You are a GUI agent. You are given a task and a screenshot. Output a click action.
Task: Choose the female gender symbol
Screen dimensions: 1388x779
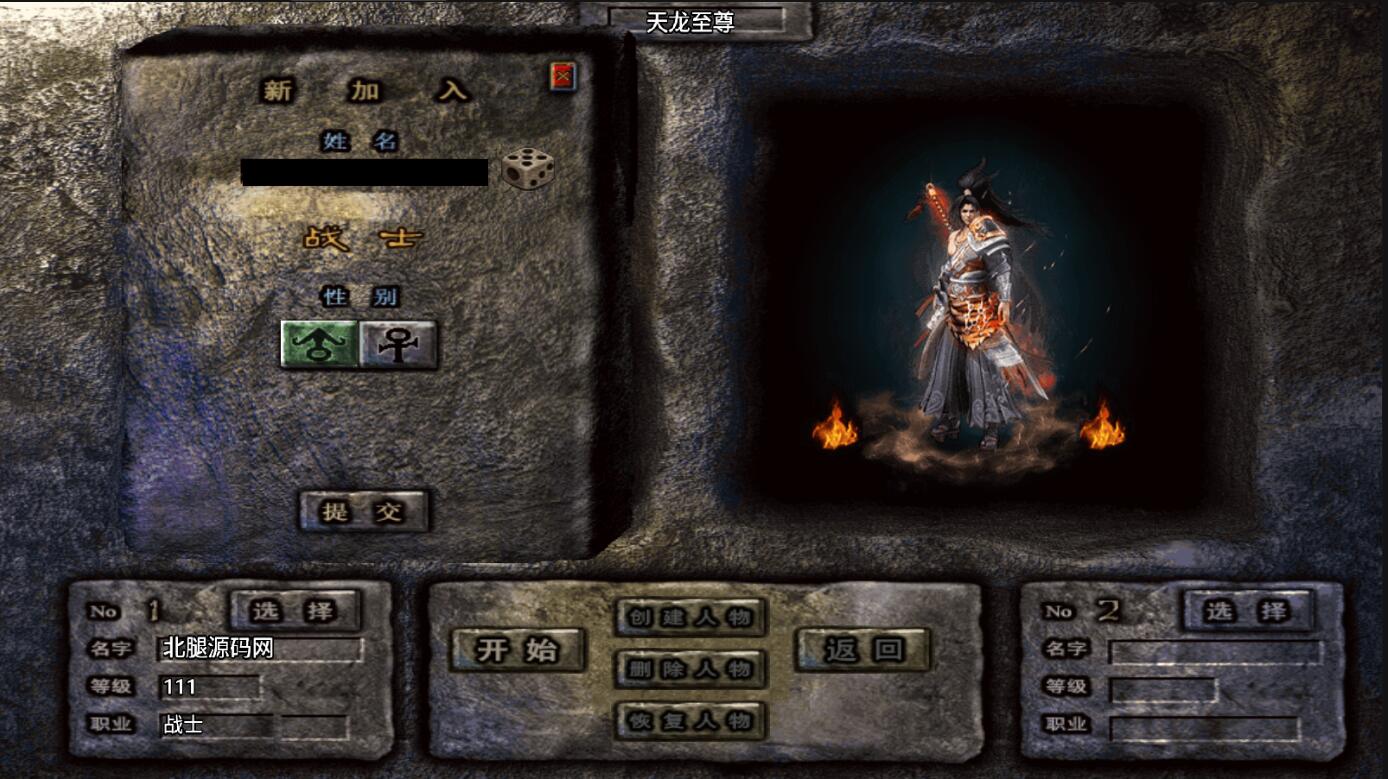click(x=398, y=344)
